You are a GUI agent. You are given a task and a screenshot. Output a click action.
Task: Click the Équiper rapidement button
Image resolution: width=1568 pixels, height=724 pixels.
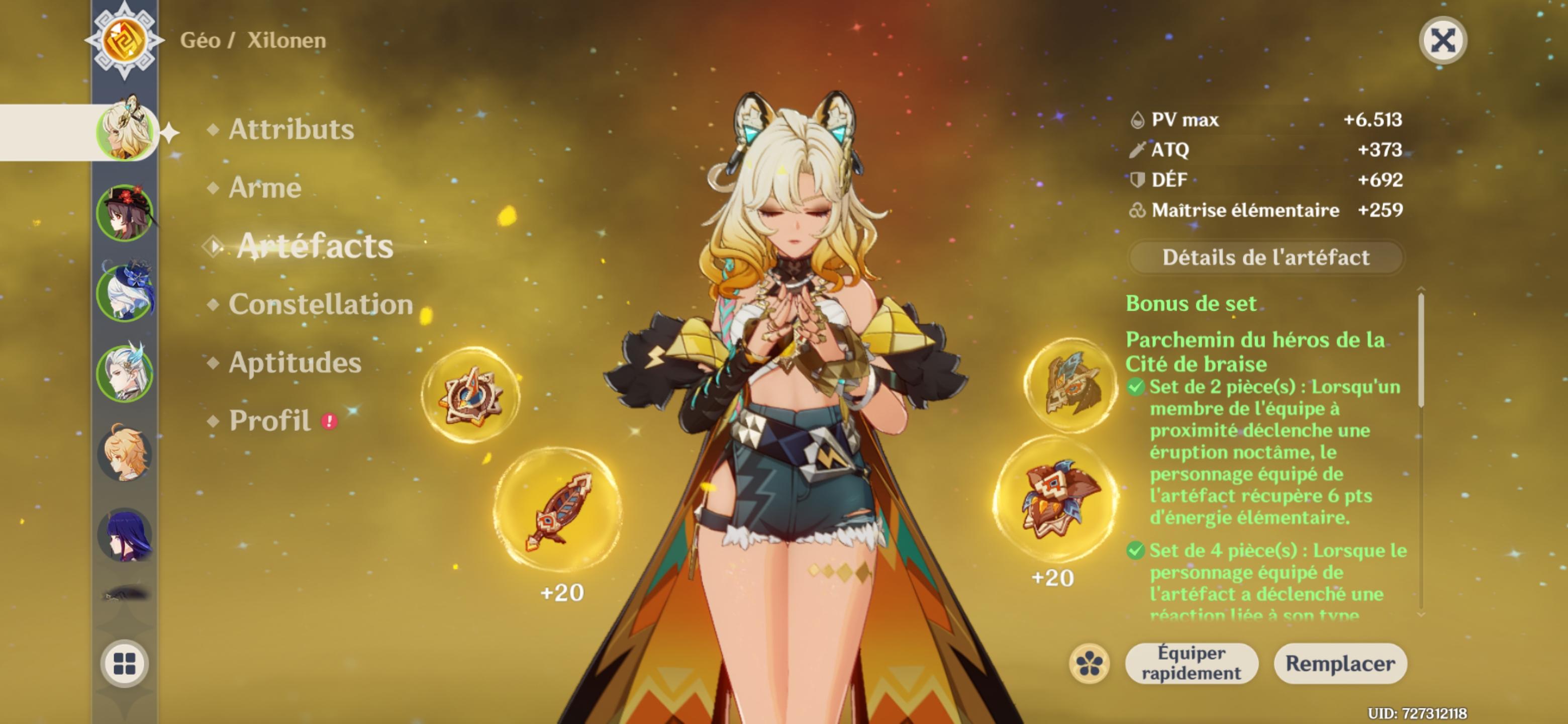1193,664
